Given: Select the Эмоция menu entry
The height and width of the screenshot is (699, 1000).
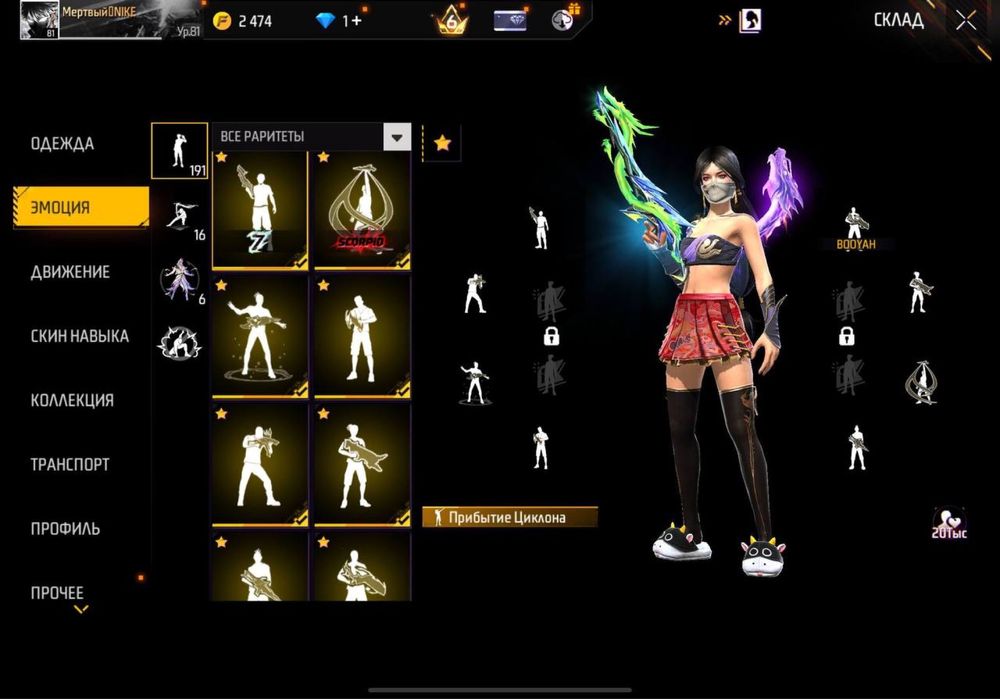Looking at the screenshot, I should click(x=62, y=208).
